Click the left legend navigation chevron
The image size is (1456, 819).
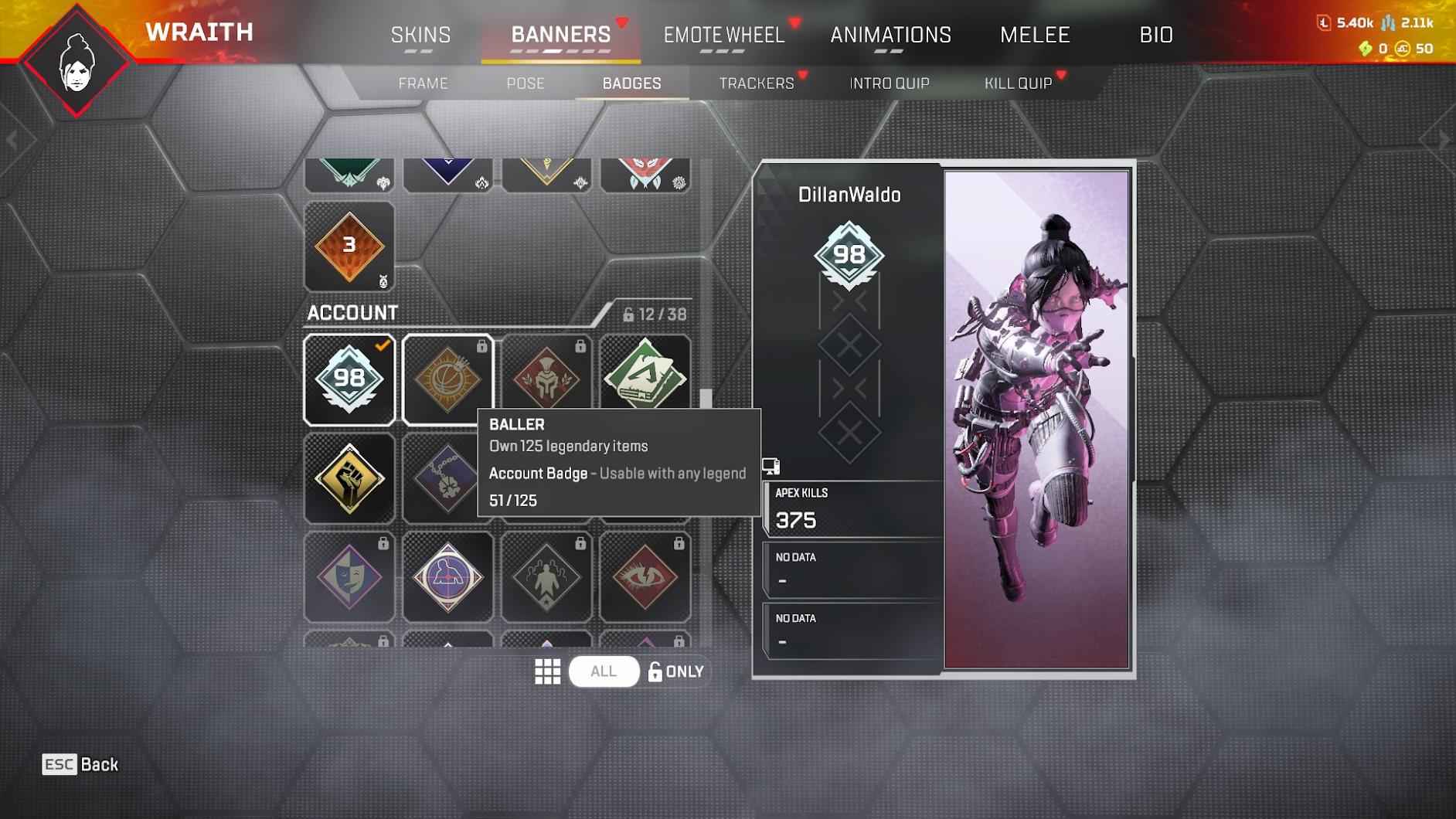tap(12, 138)
